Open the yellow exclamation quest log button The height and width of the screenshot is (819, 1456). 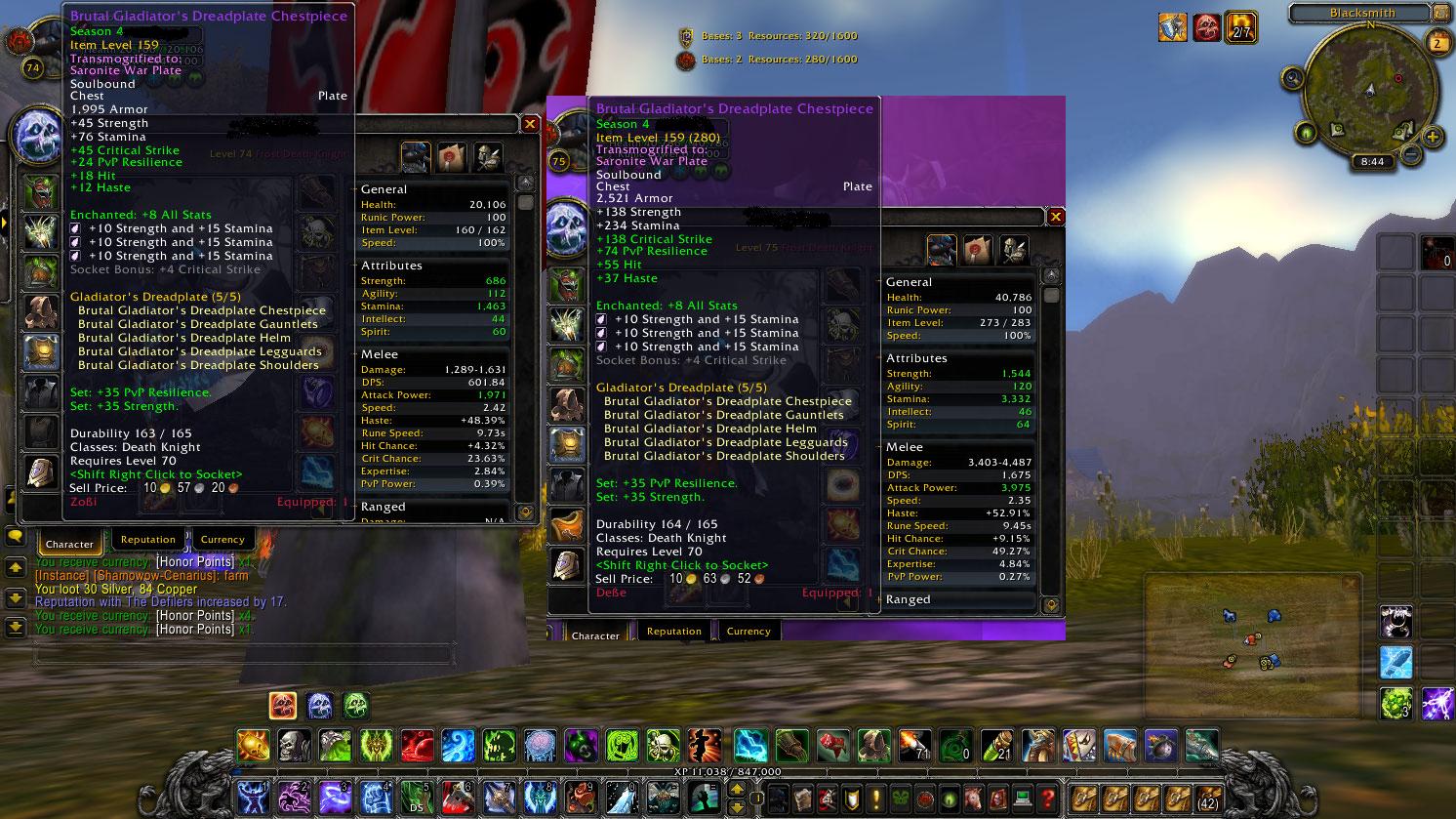pos(875,799)
